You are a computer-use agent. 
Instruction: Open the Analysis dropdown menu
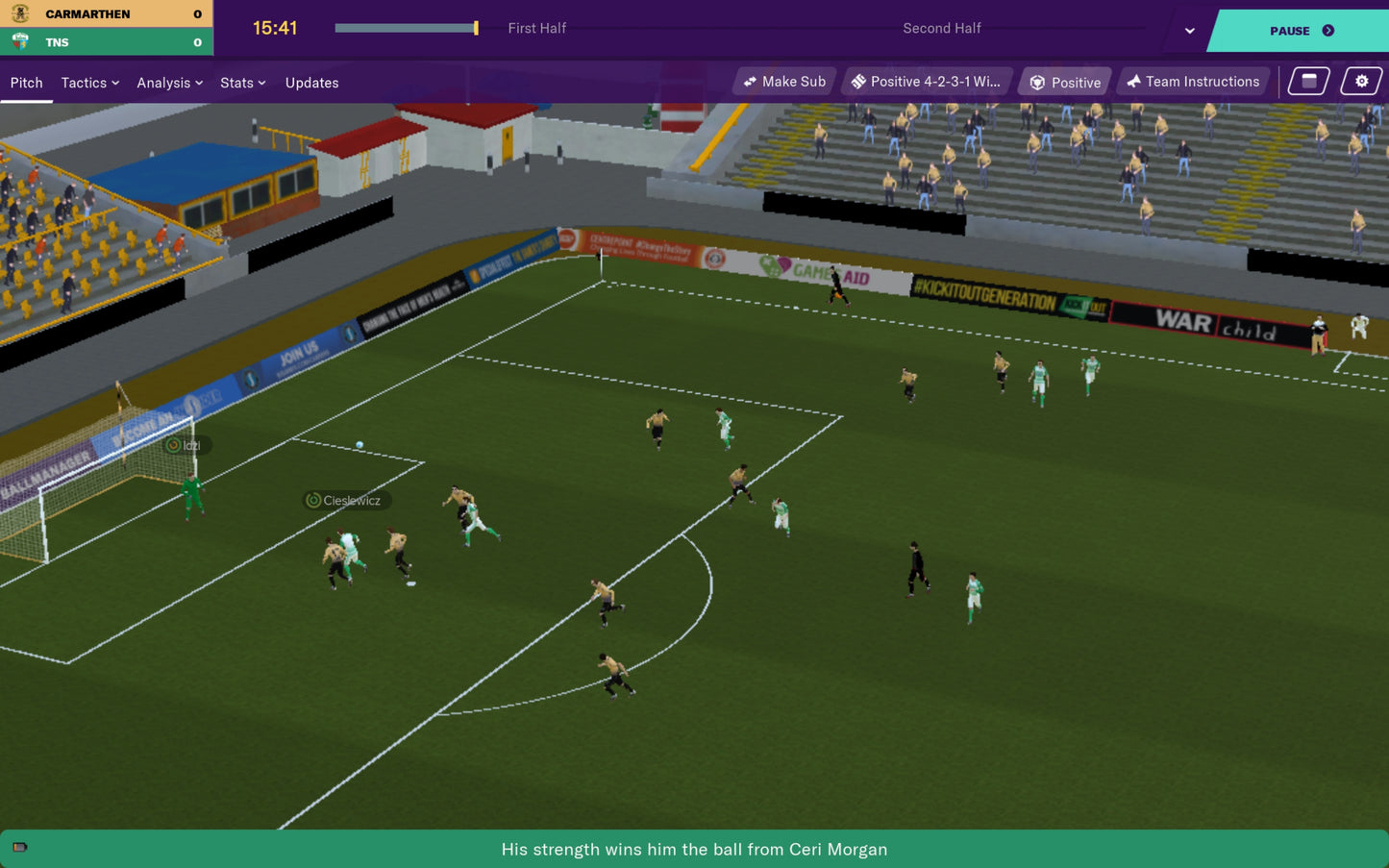[169, 83]
